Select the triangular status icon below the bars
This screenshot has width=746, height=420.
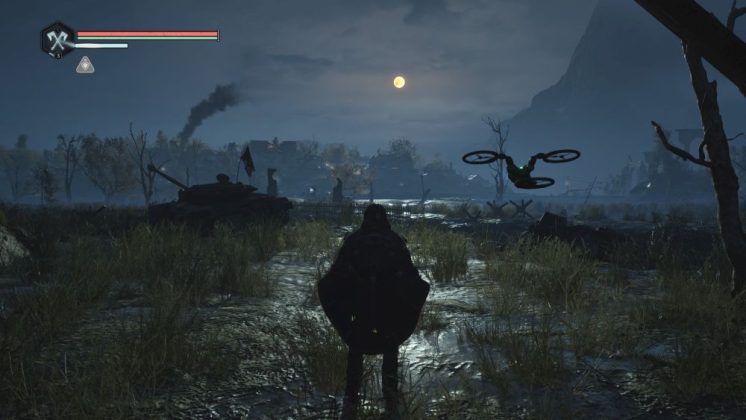pos(86,64)
